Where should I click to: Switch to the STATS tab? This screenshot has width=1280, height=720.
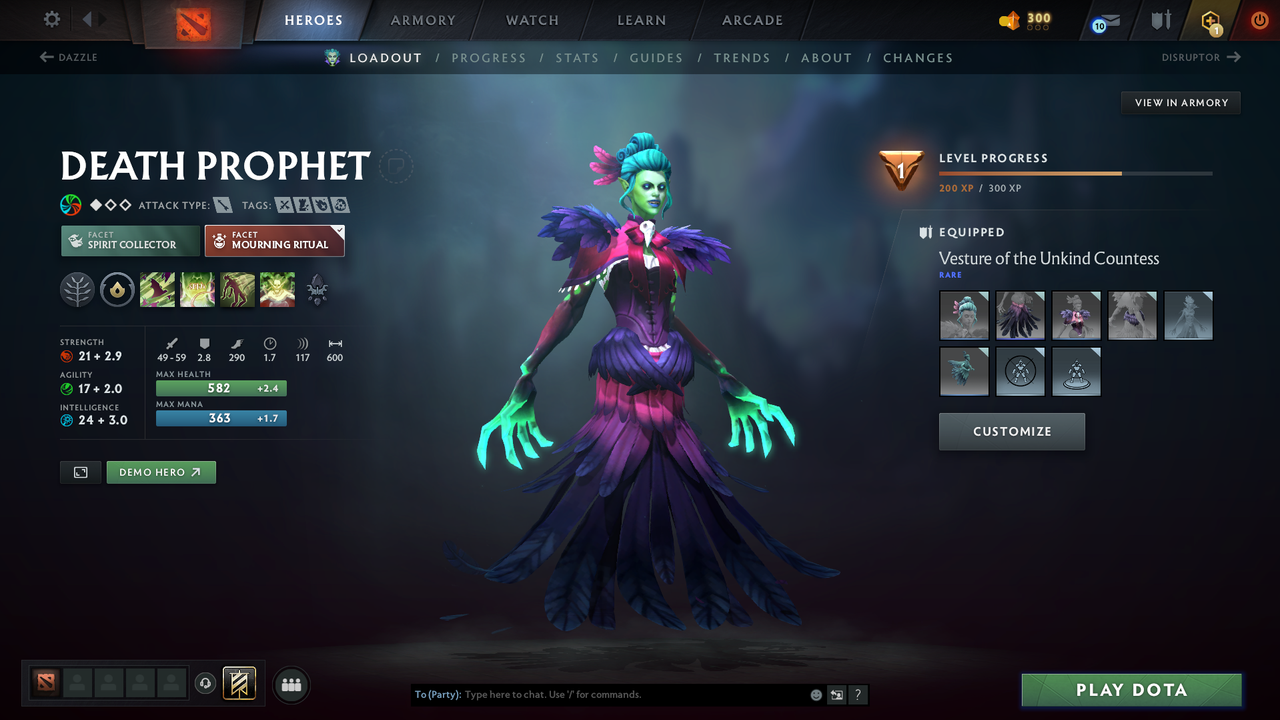577,57
